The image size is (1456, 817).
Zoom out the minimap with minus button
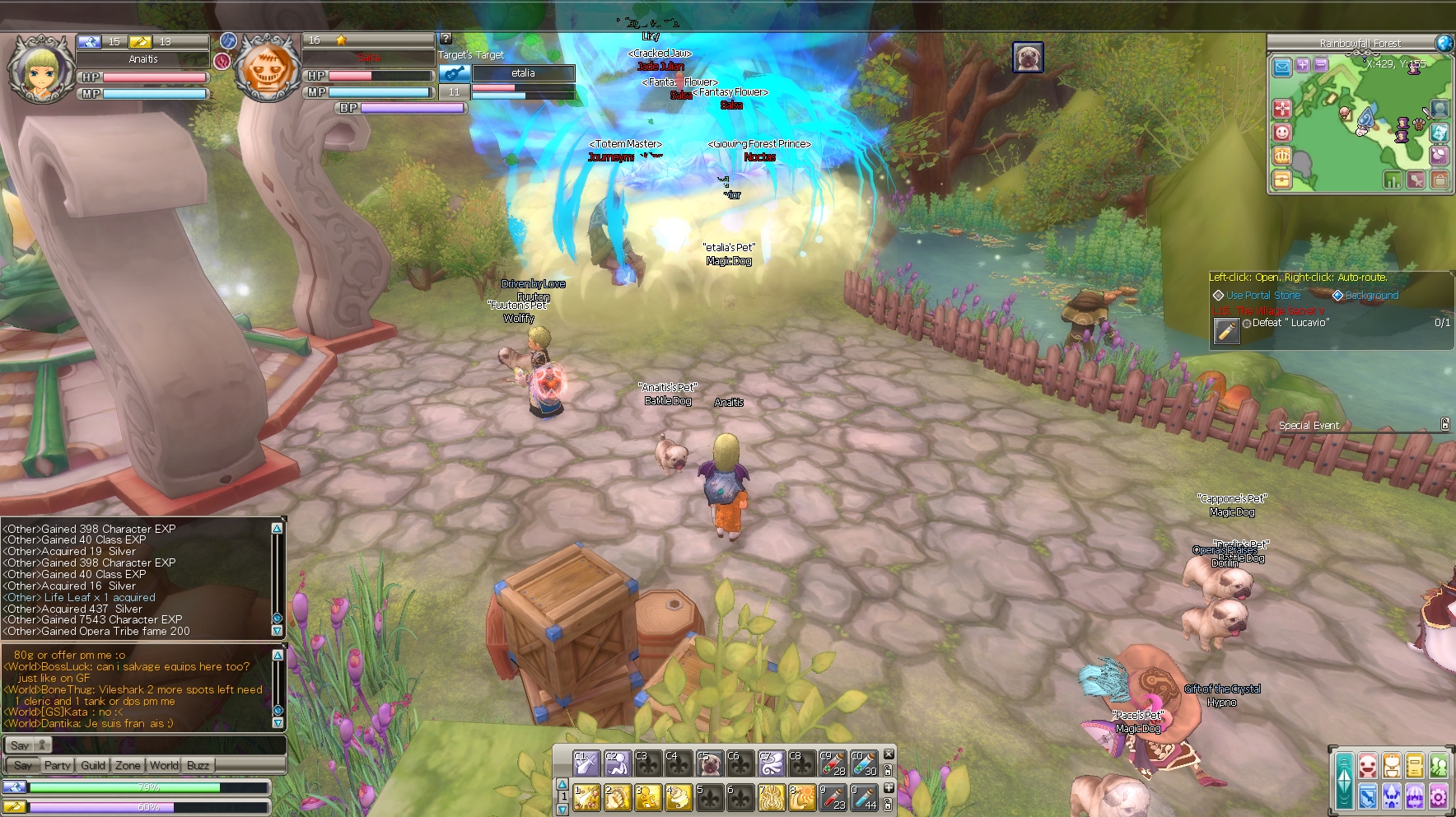pyautogui.click(x=1321, y=65)
